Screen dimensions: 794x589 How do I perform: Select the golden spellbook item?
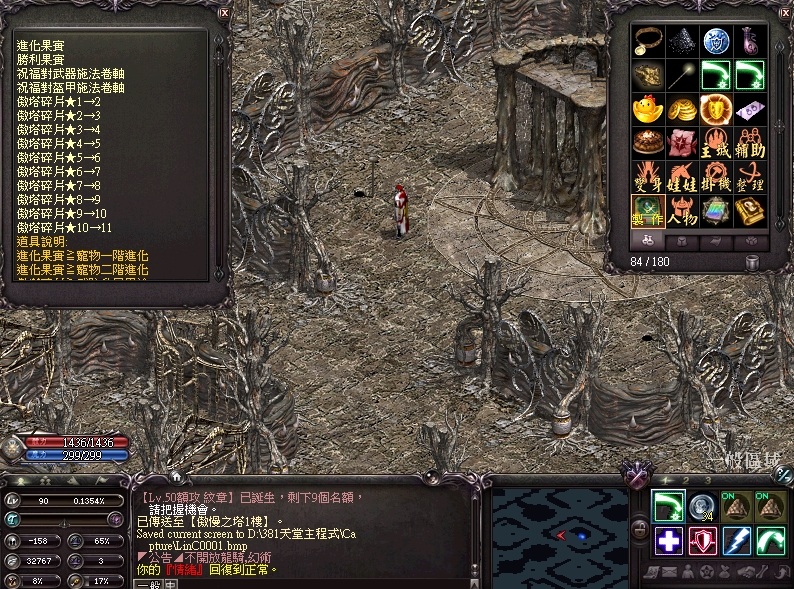point(750,211)
